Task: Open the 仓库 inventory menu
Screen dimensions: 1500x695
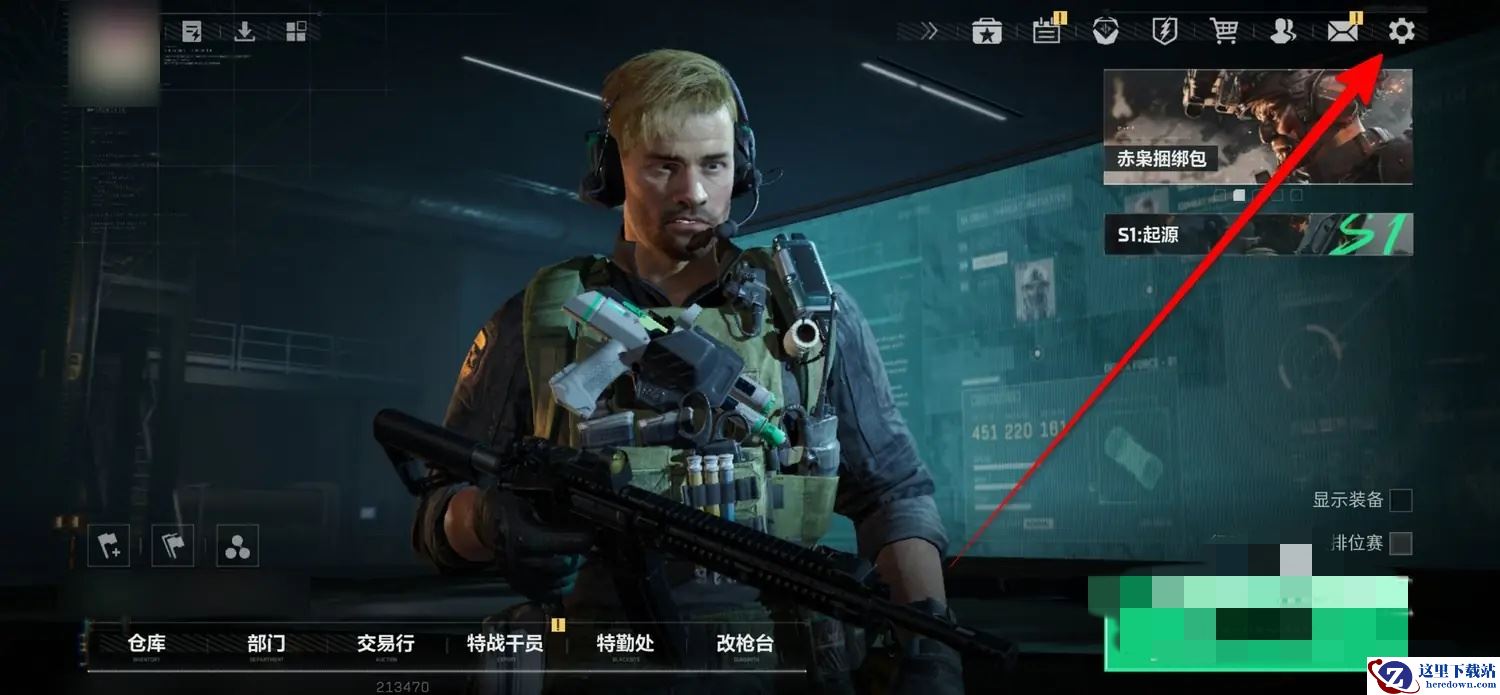Action: (x=147, y=644)
